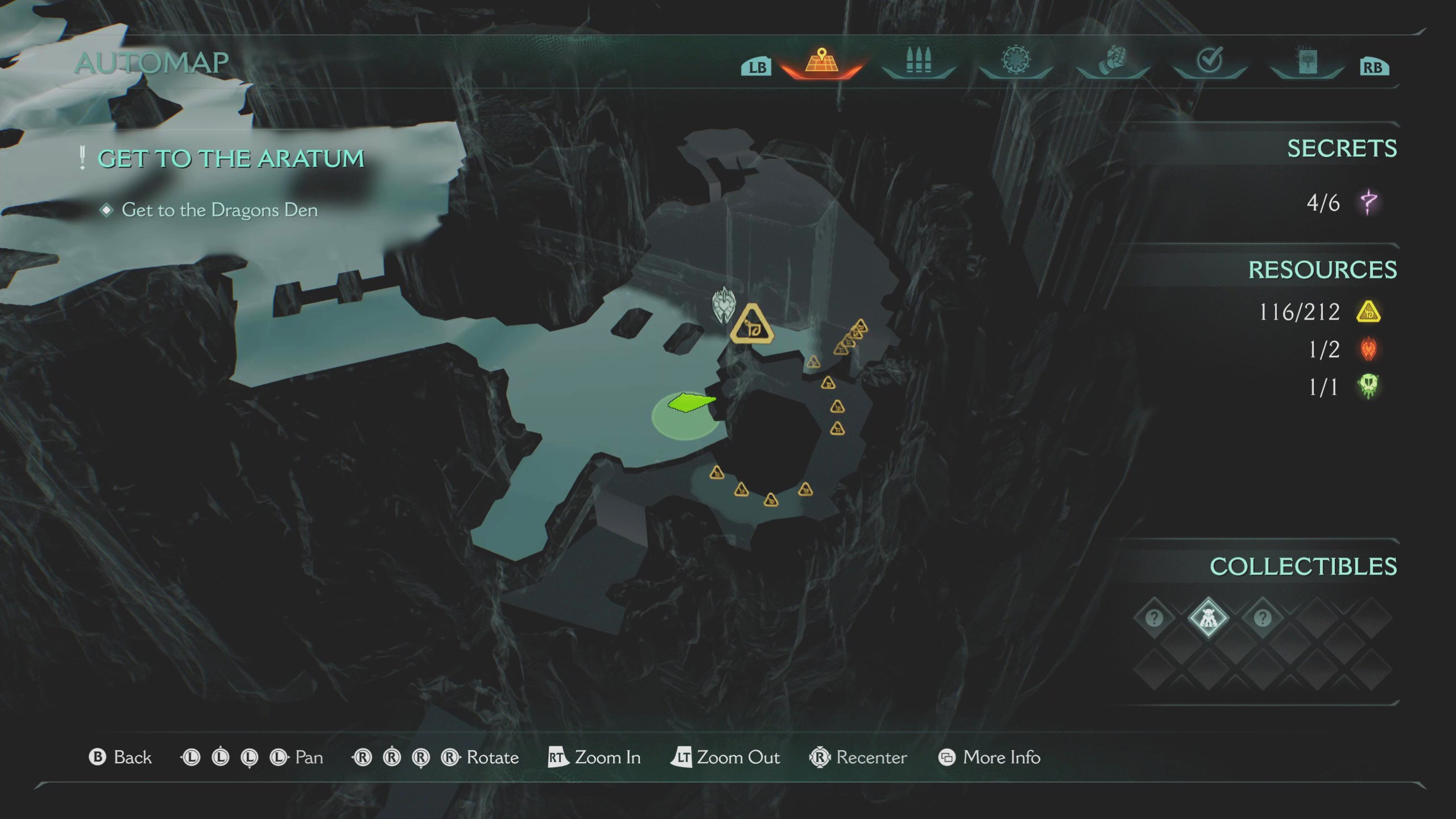Select the unlocked collectible in the Collectibles grid
Viewport: 1456px width, 819px height.
click(1210, 619)
